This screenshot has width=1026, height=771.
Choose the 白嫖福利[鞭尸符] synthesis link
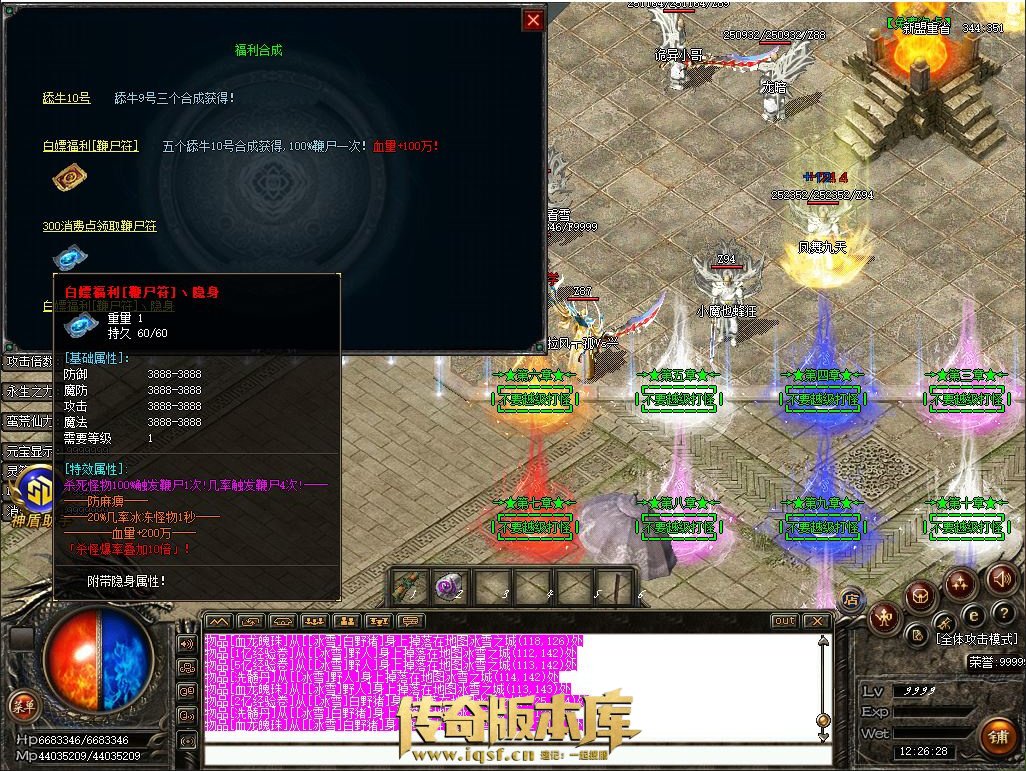click(90, 146)
